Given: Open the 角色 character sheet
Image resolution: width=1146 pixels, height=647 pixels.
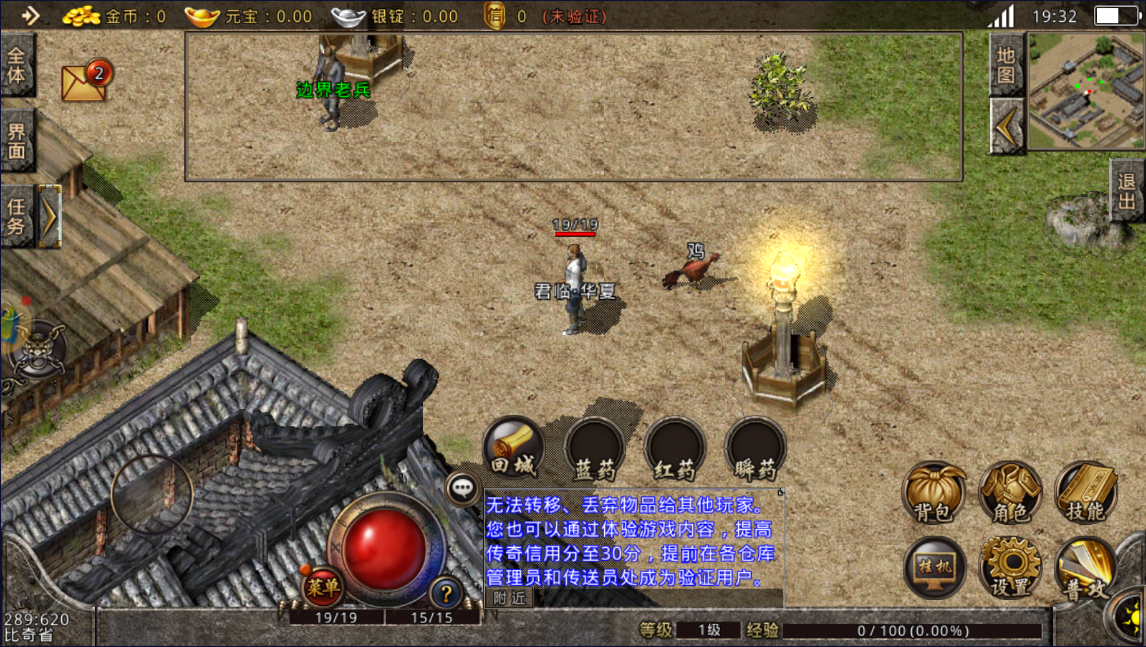Looking at the screenshot, I should [1010, 492].
